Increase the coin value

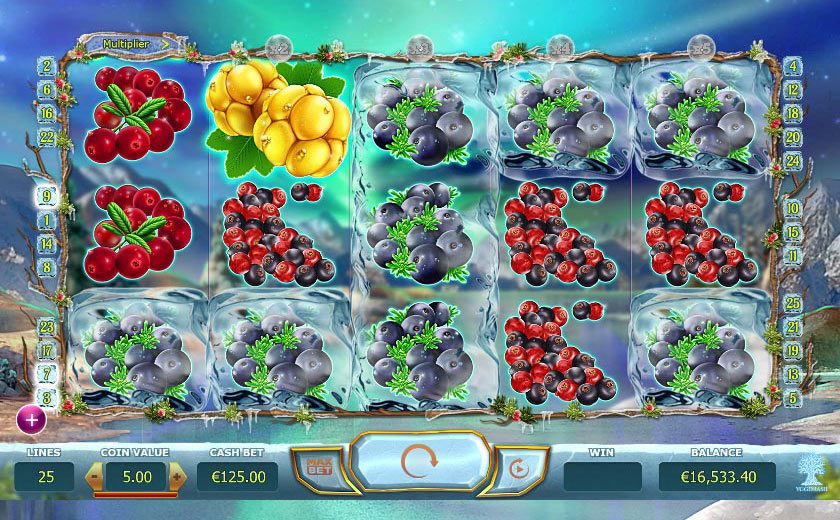(x=176, y=477)
